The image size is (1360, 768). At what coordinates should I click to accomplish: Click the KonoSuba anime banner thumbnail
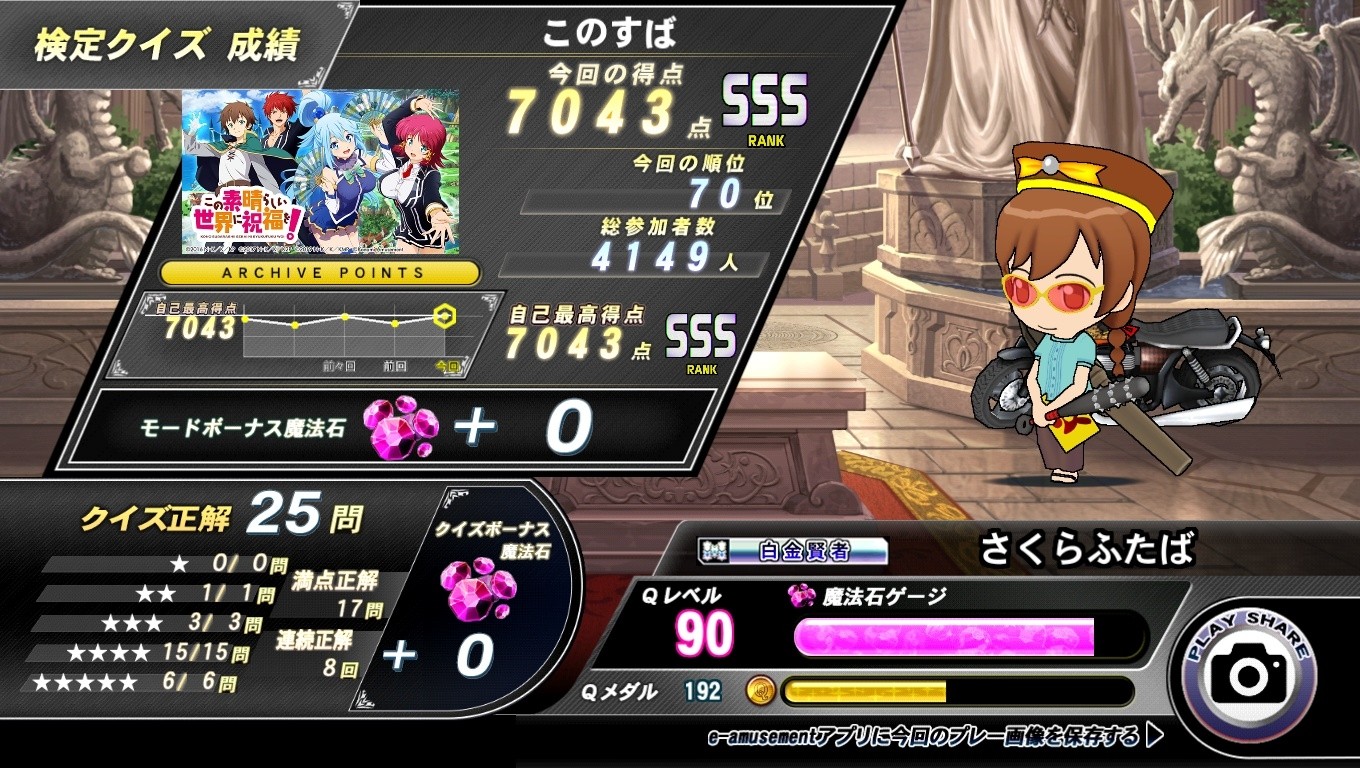[x=321, y=171]
